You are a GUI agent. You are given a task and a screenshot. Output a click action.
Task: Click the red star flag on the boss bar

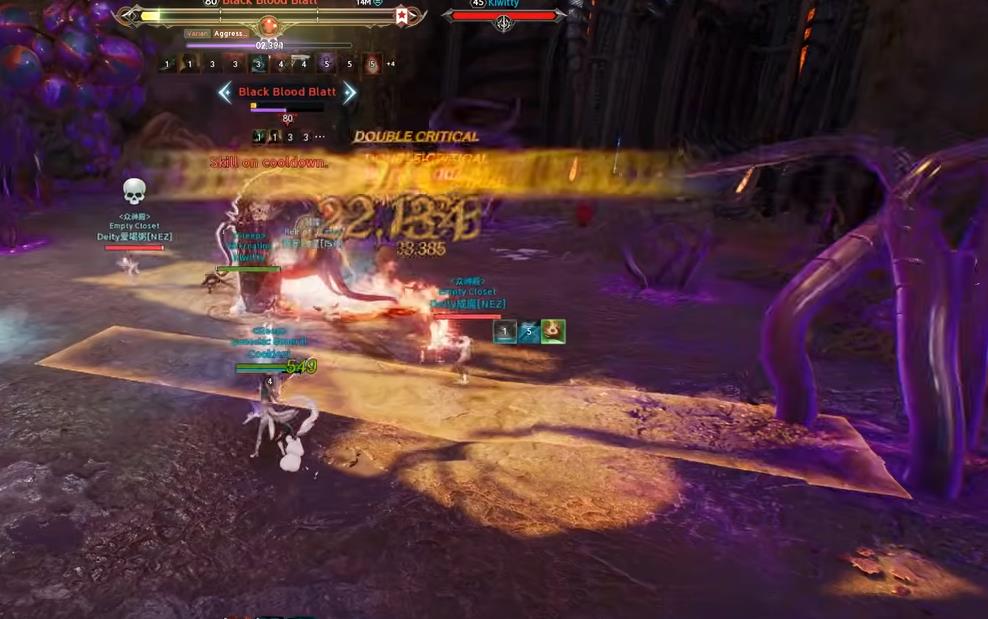tap(402, 15)
